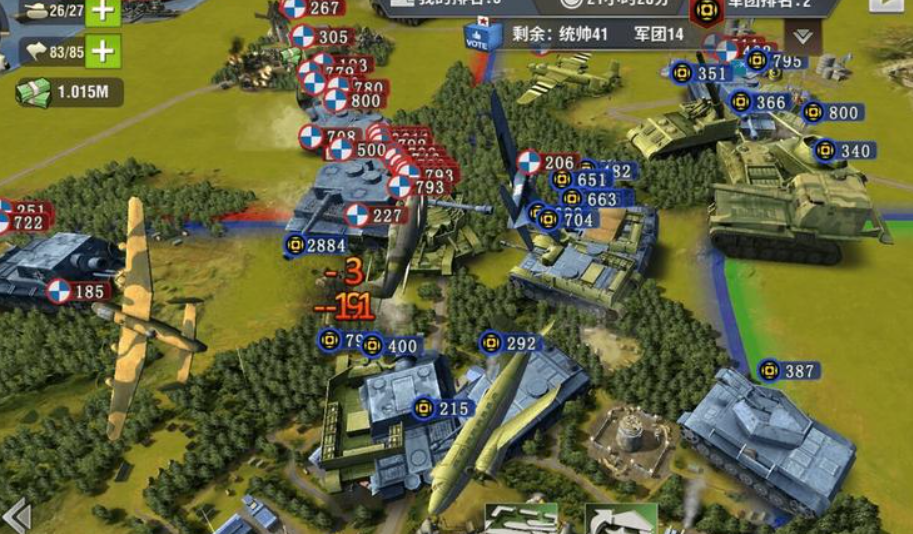This screenshot has height=534, width=913.
Task: Click the play arrow button in the top corner
Action: pyautogui.click(x=884, y=4)
